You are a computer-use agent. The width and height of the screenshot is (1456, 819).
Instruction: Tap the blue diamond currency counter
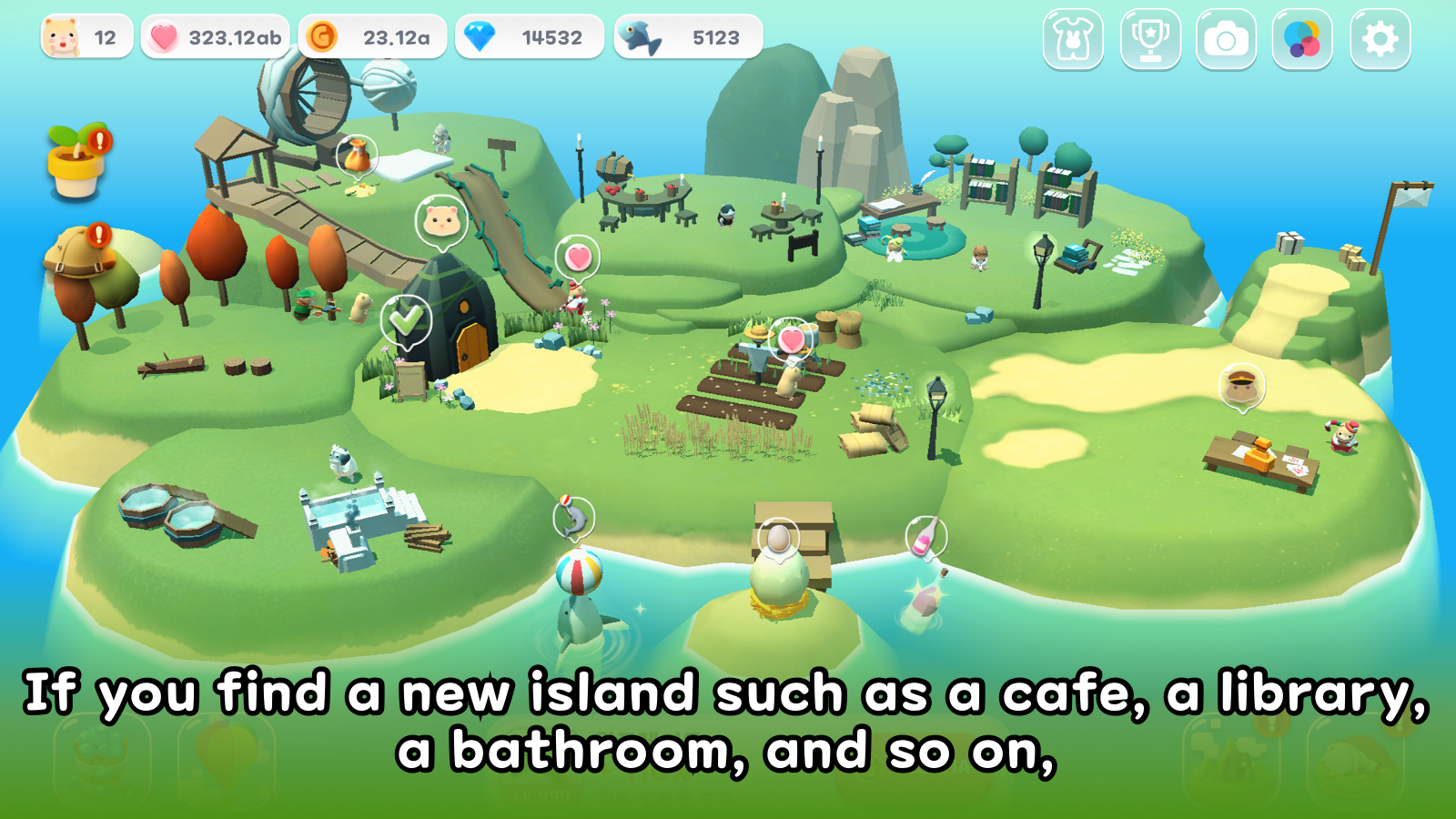click(x=529, y=37)
